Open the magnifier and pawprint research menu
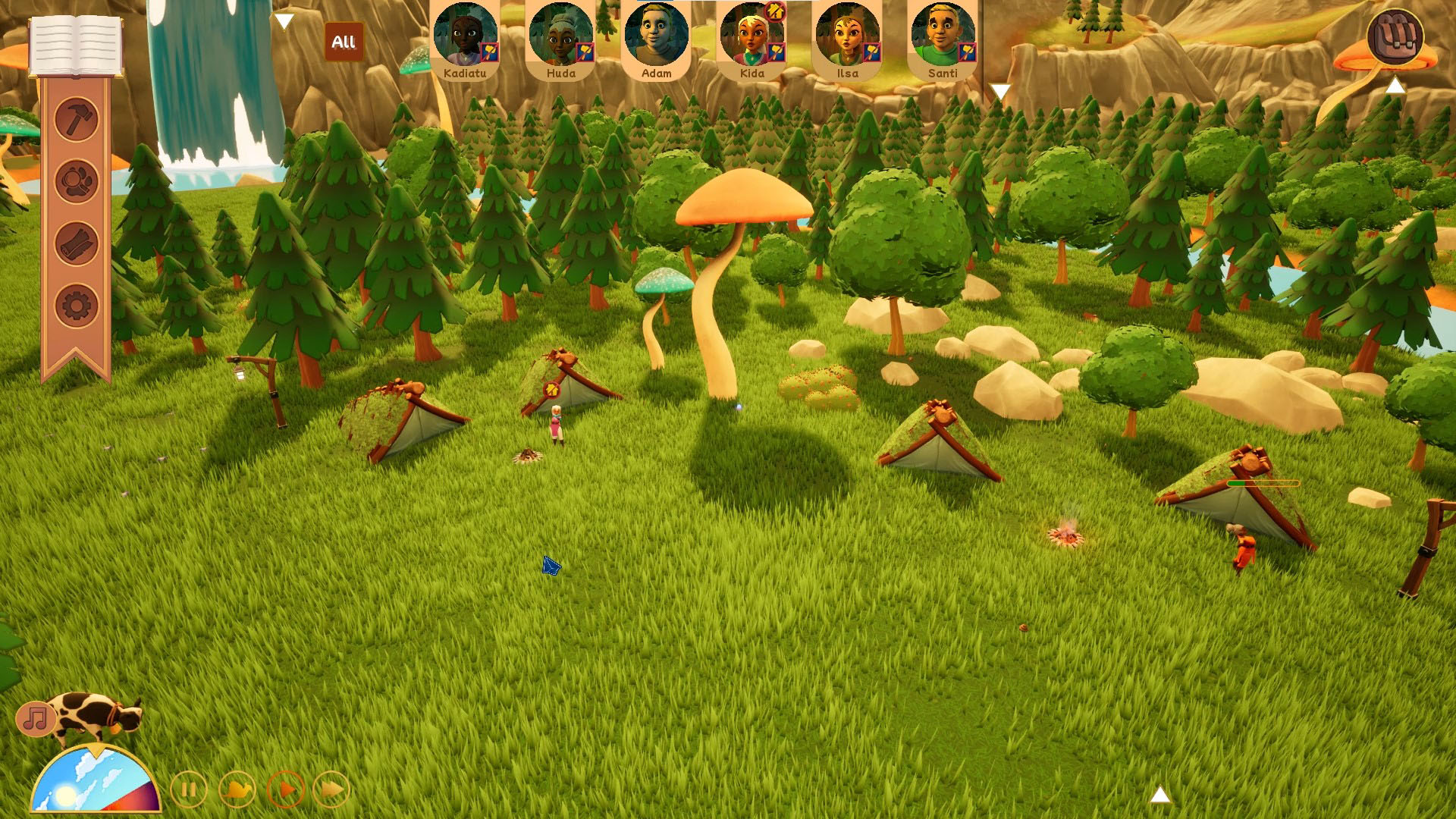Screen dimensions: 1456x819 point(77,181)
